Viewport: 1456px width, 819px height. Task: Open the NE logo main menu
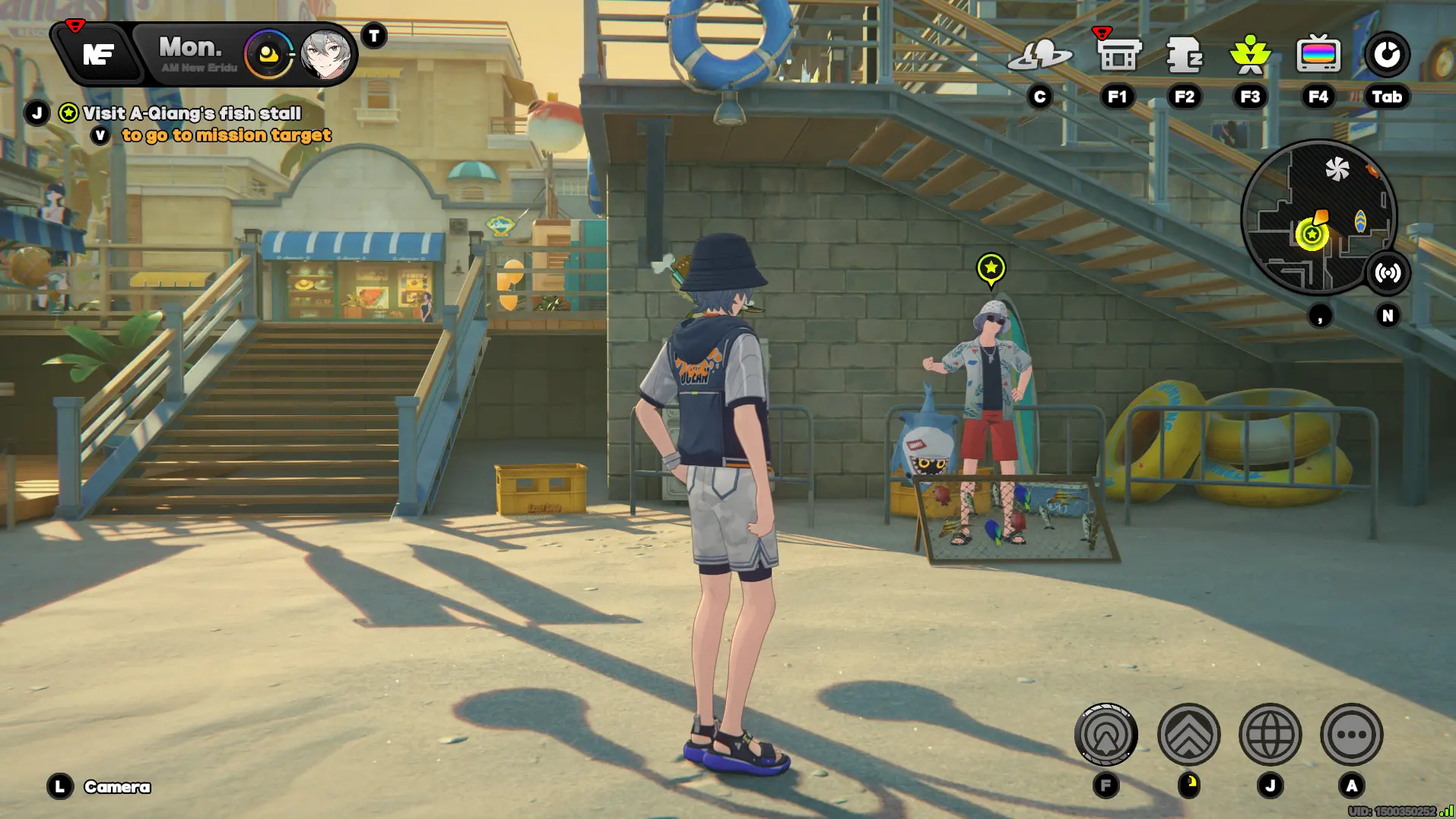(98, 54)
